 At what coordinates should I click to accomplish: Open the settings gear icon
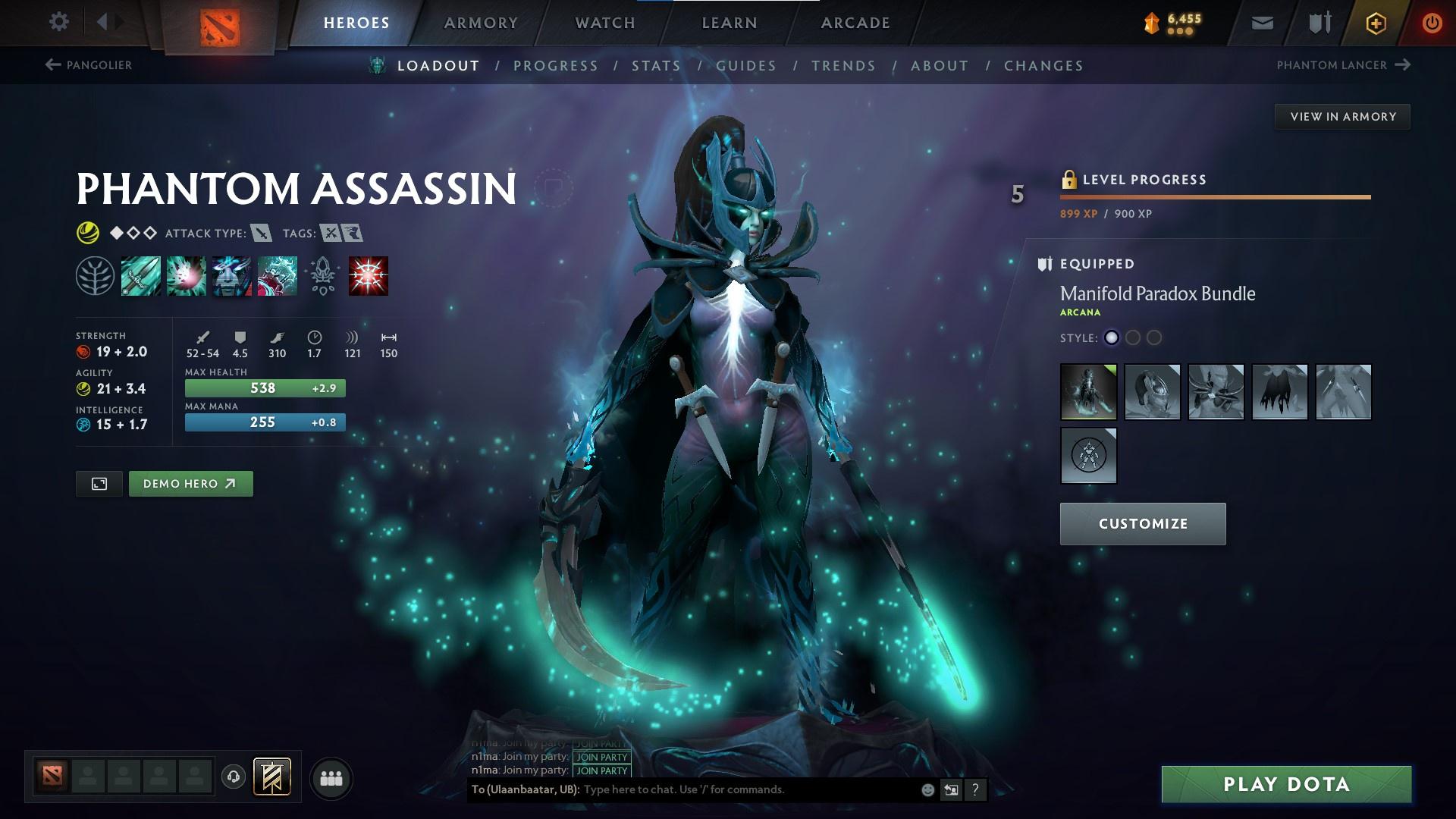pos(58,22)
